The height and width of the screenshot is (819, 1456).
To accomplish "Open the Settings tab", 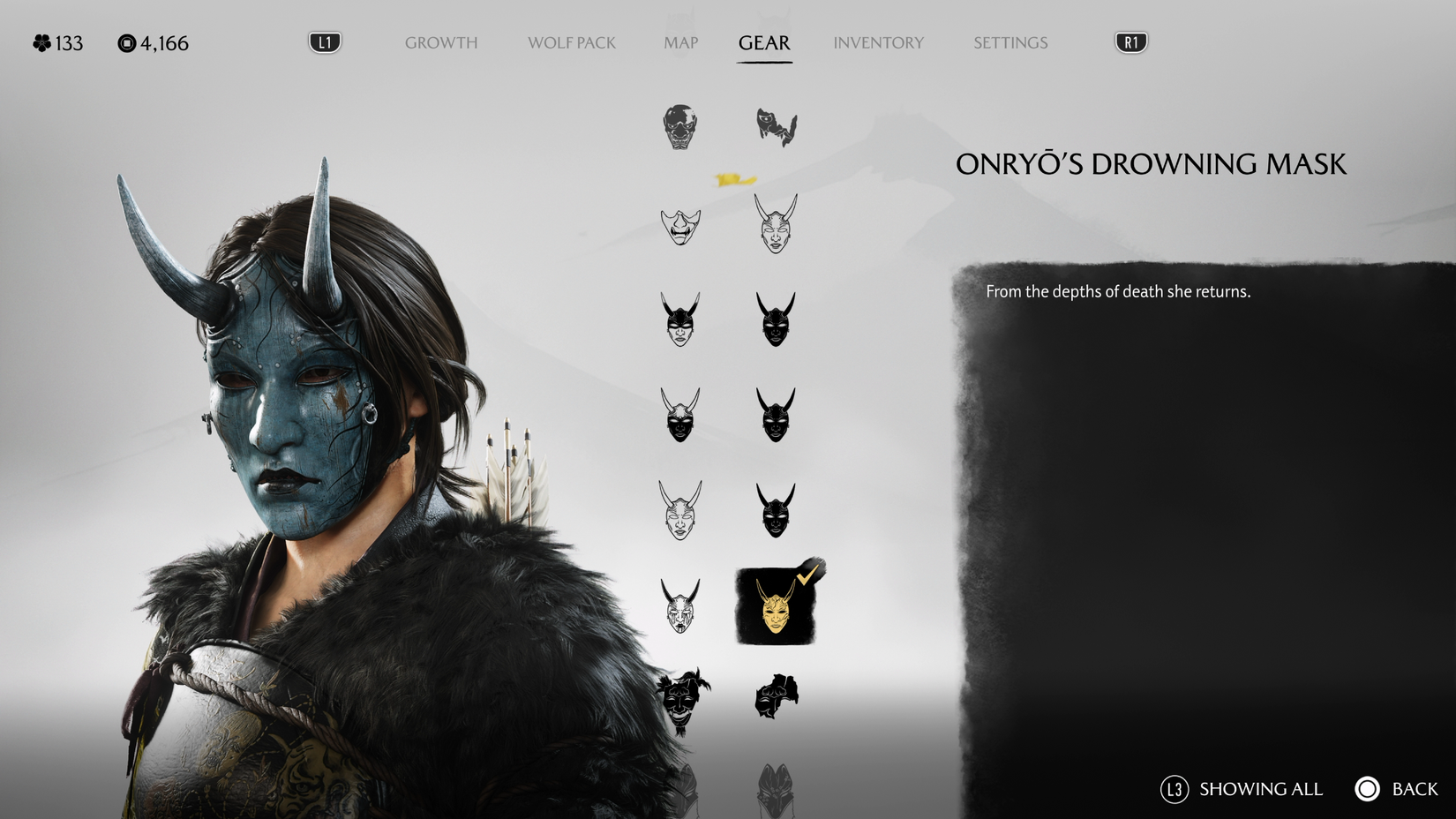I will pos(1009,42).
